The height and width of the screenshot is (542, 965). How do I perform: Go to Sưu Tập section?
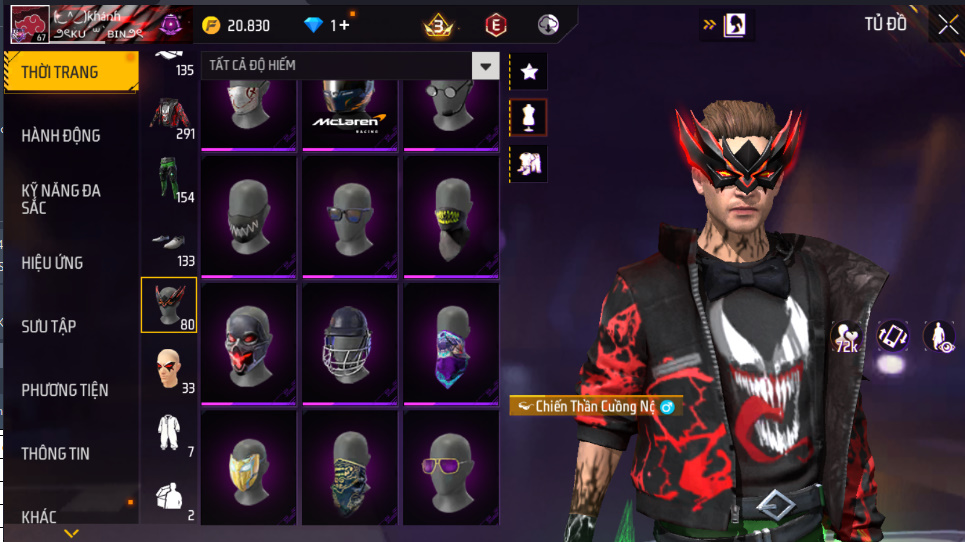pyautogui.click(x=49, y=326)
